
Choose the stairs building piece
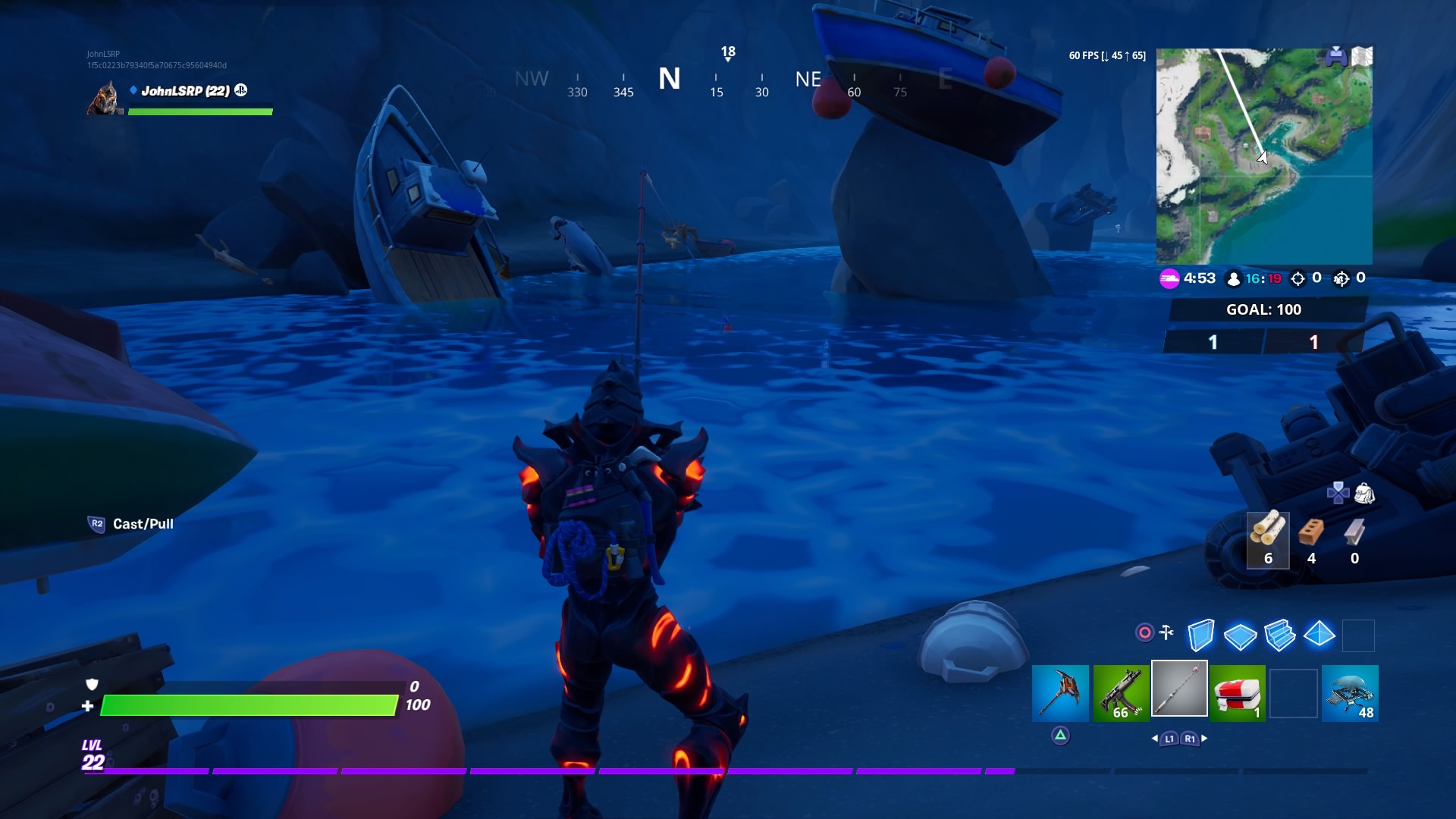(x=1279, y=635)
